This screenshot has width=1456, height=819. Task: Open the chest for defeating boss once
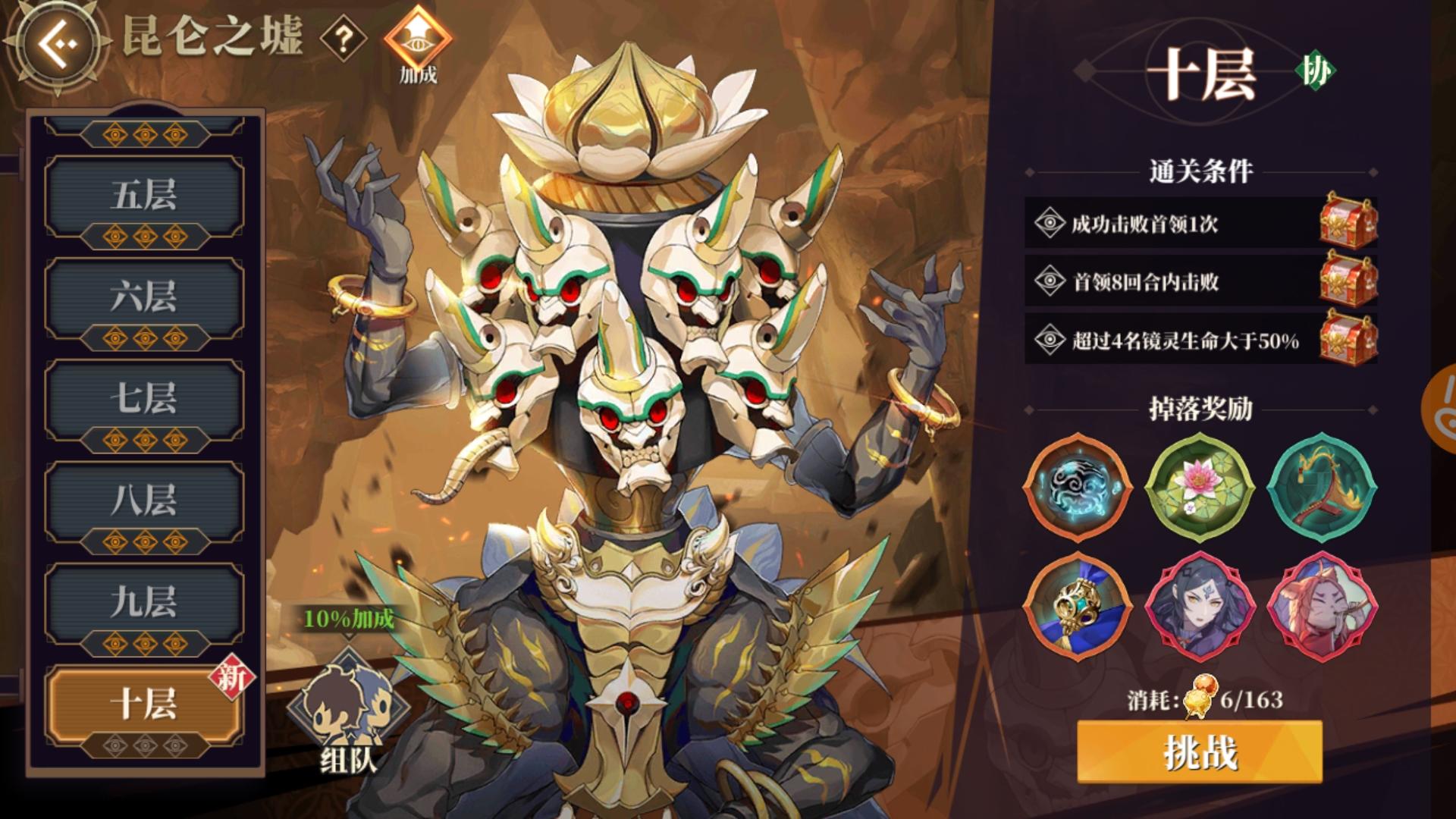1348,222
